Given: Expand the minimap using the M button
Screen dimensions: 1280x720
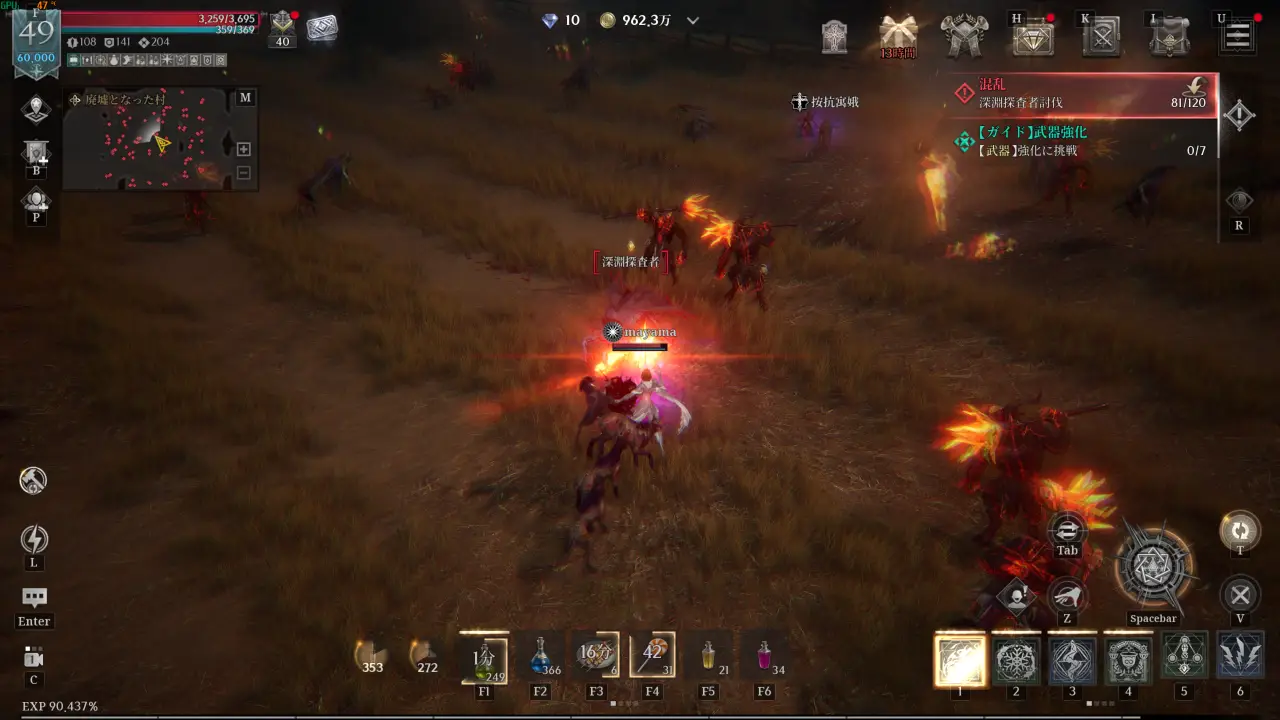Looking at the screenshot, I should pyautogui.click(x=245, y=98).
